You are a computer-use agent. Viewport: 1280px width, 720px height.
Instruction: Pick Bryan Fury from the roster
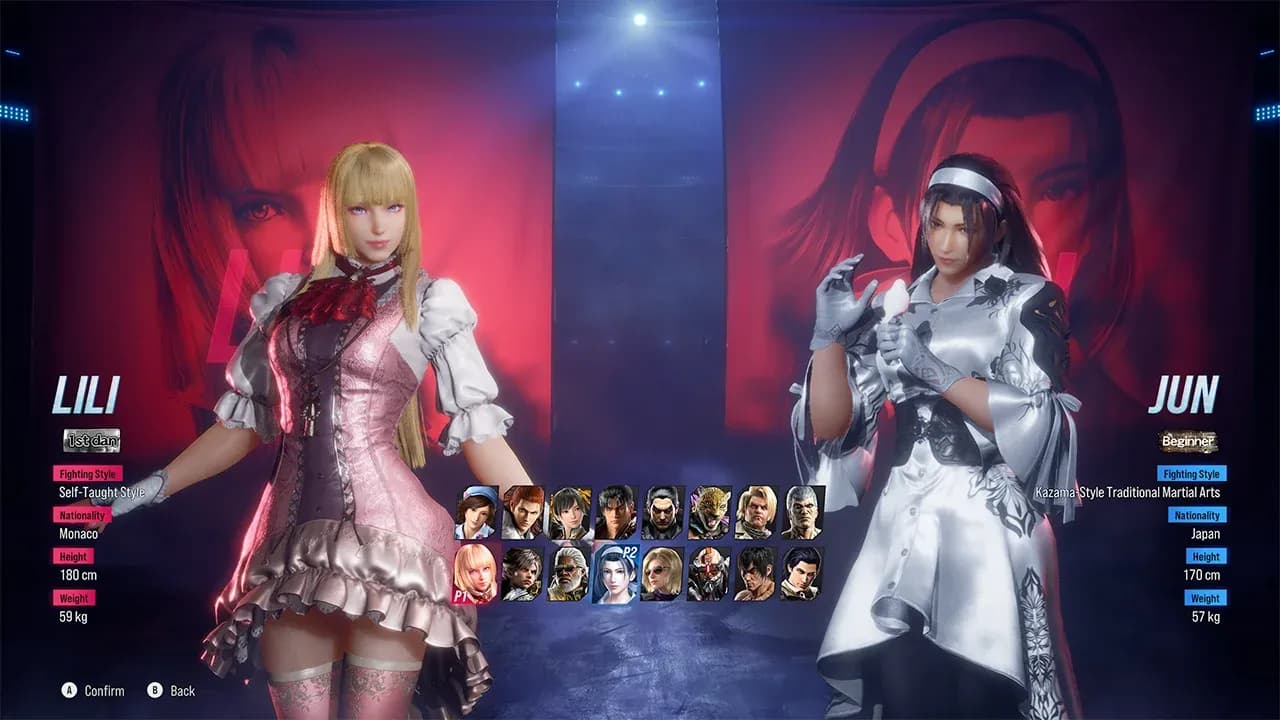(800, 513)
